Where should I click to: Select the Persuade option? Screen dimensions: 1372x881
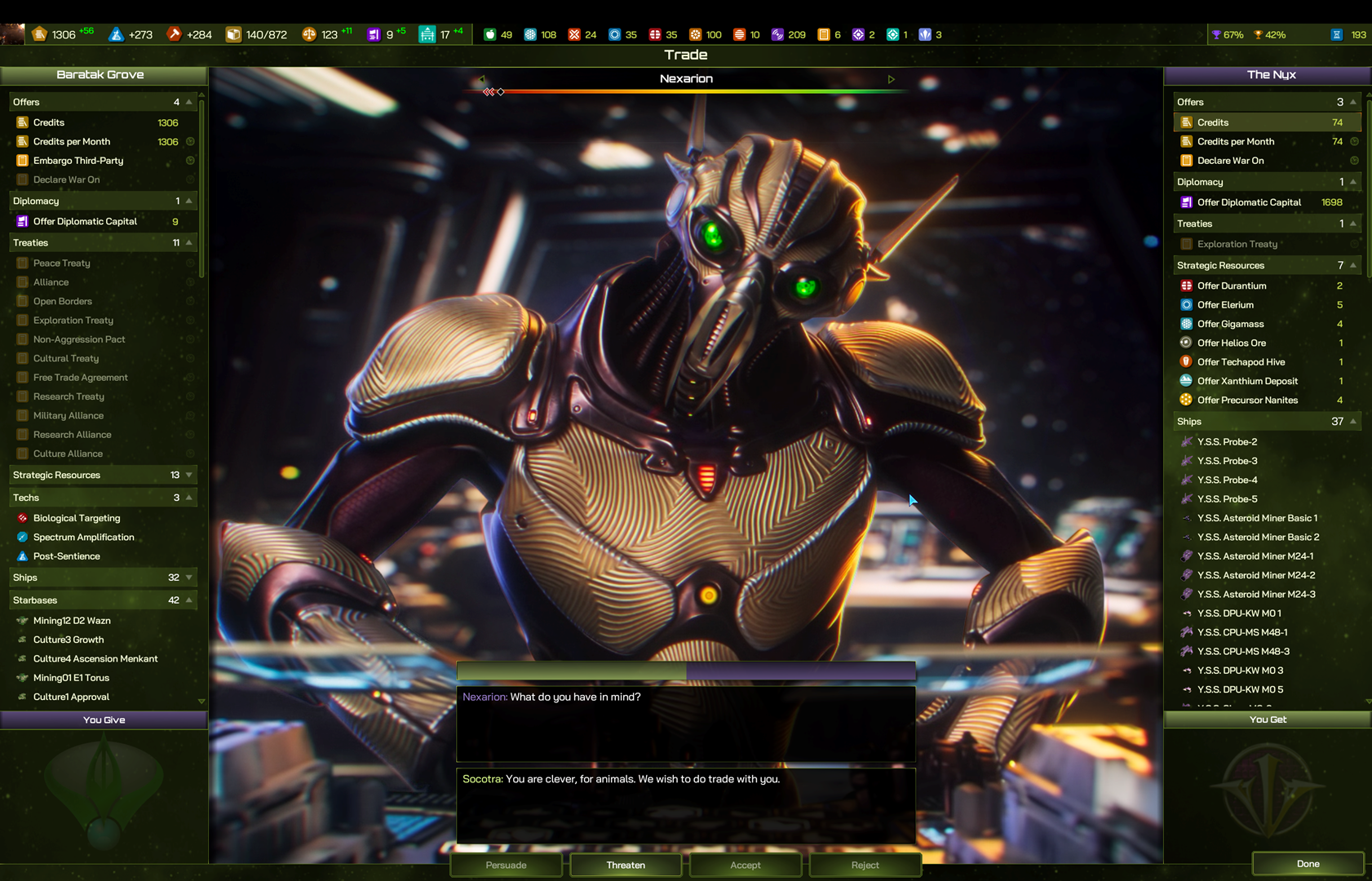pos(506,865)
